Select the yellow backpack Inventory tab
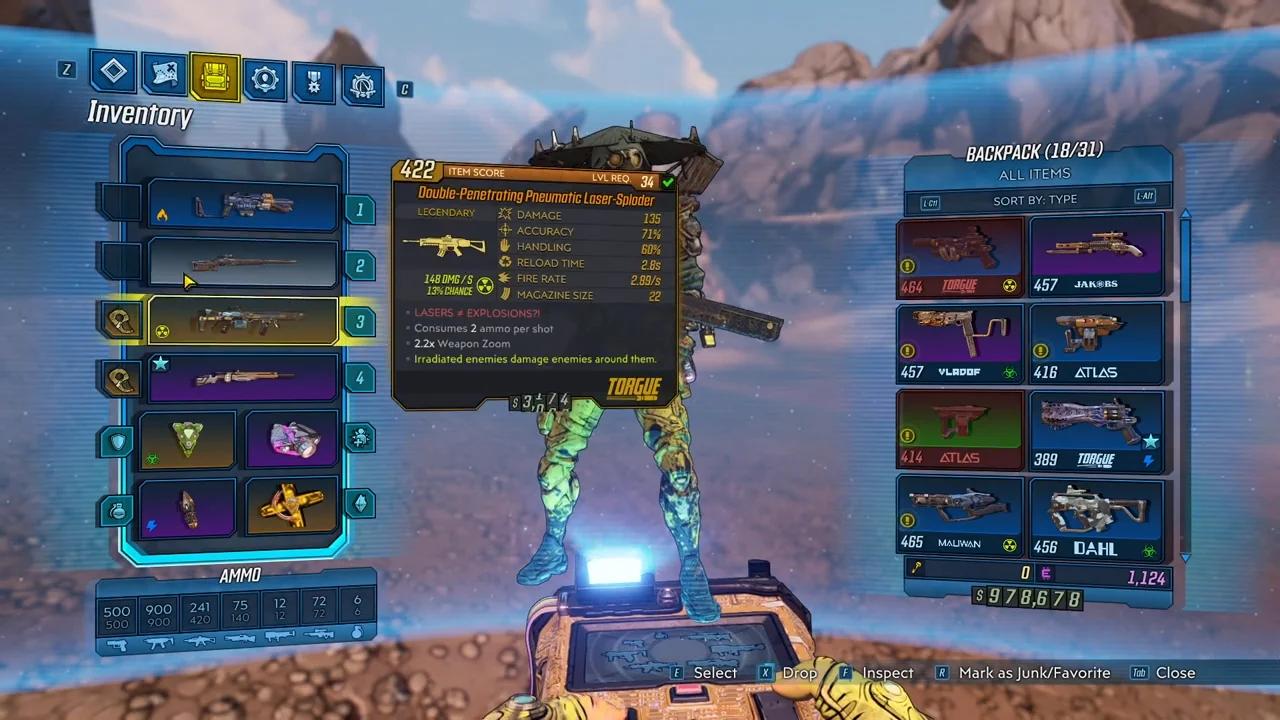 pos(214,77)
